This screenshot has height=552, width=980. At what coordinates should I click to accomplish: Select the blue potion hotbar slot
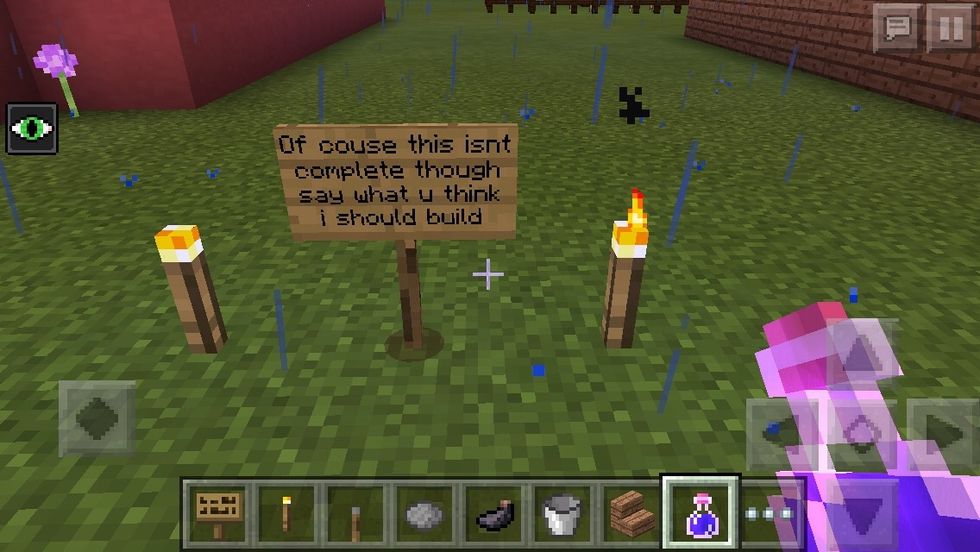700,513
